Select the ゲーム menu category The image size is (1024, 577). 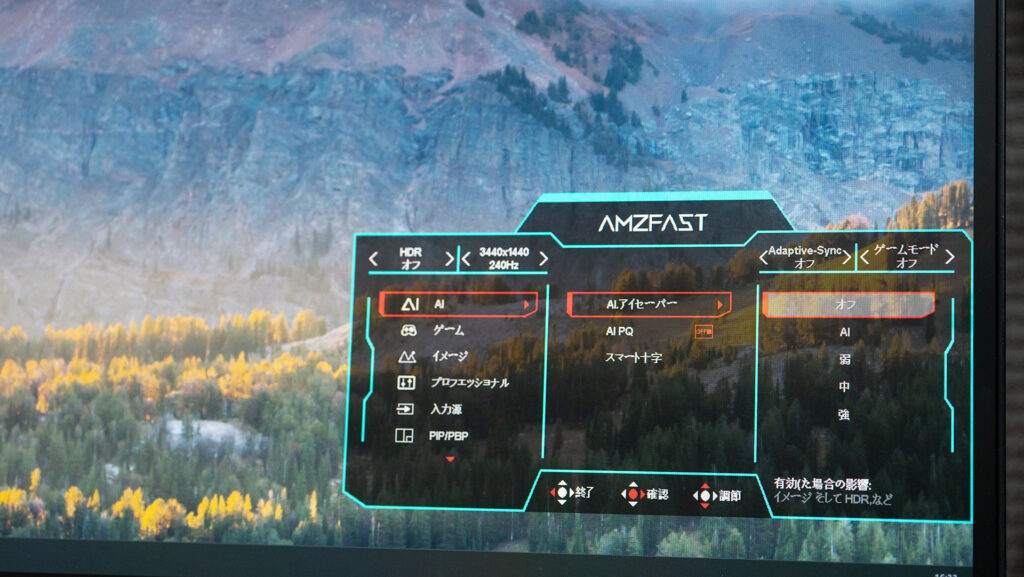tap(450, 330)
